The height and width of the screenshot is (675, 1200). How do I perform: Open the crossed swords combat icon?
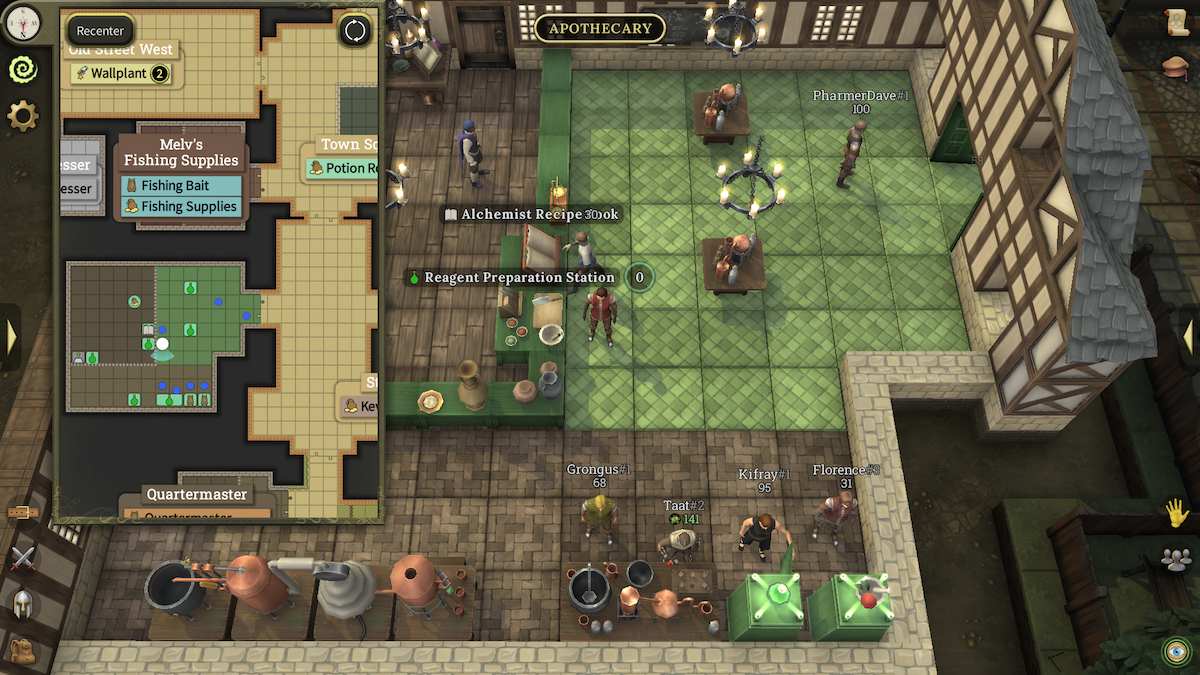(22, 558)
